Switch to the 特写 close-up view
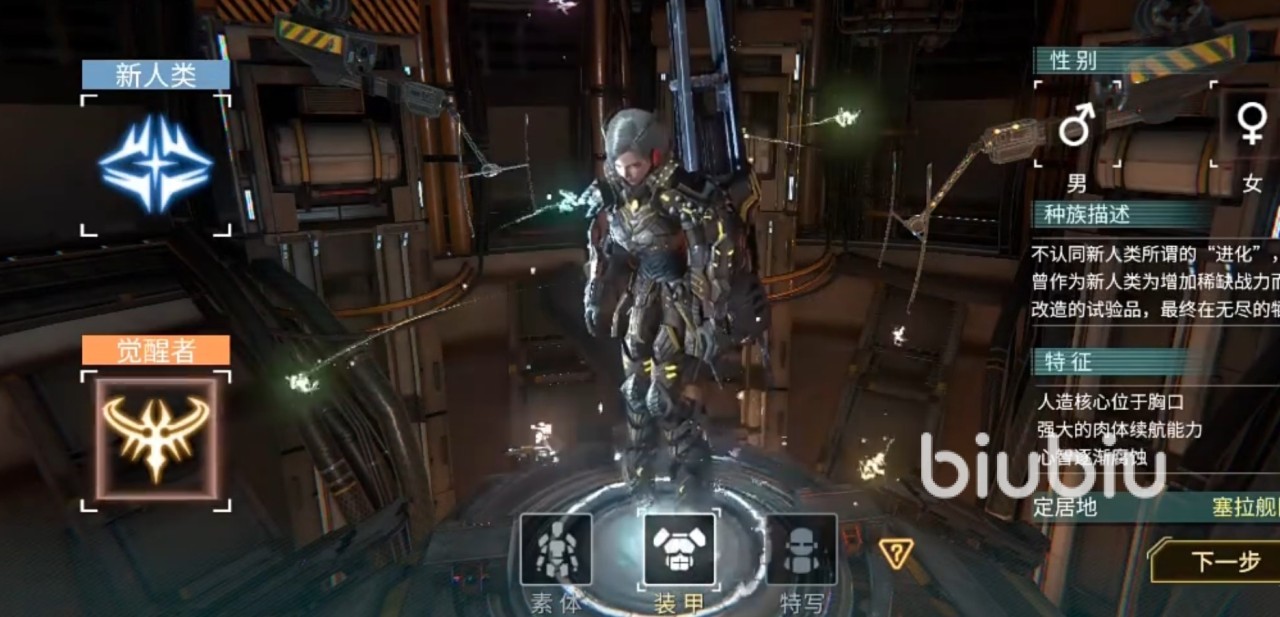Image resolution: width=1280 pixels, height=617 pixels. click(x=801, y=550)
